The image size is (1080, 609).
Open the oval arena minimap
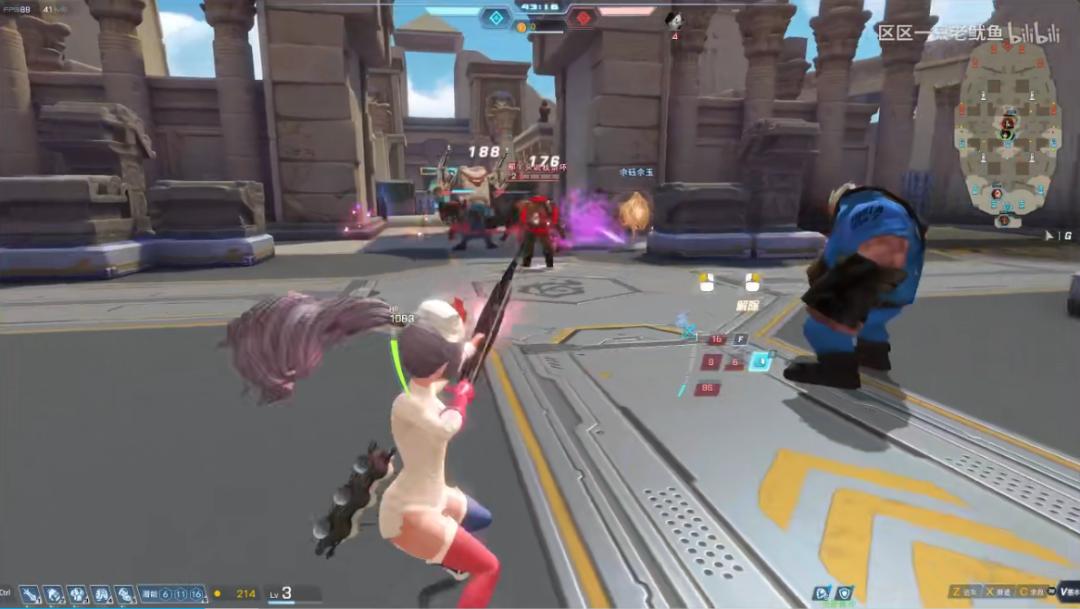(x=1004, y=132)
